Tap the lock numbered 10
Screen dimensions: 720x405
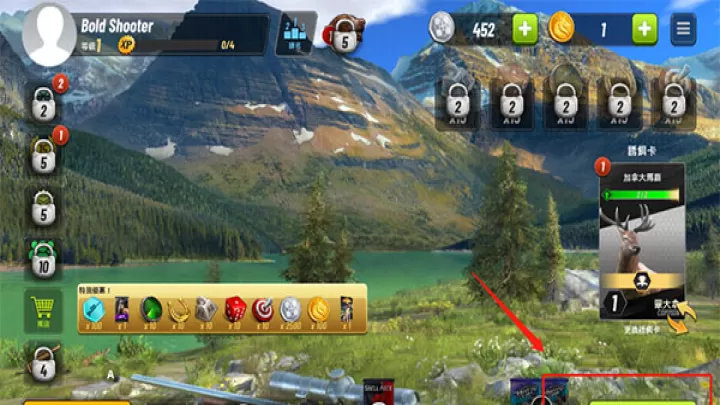pos(43,260)
